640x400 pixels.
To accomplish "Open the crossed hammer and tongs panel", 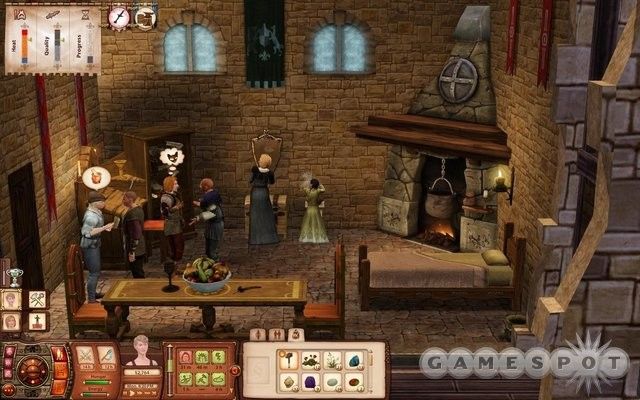I will pyautogui.click(x=38, y=299).
